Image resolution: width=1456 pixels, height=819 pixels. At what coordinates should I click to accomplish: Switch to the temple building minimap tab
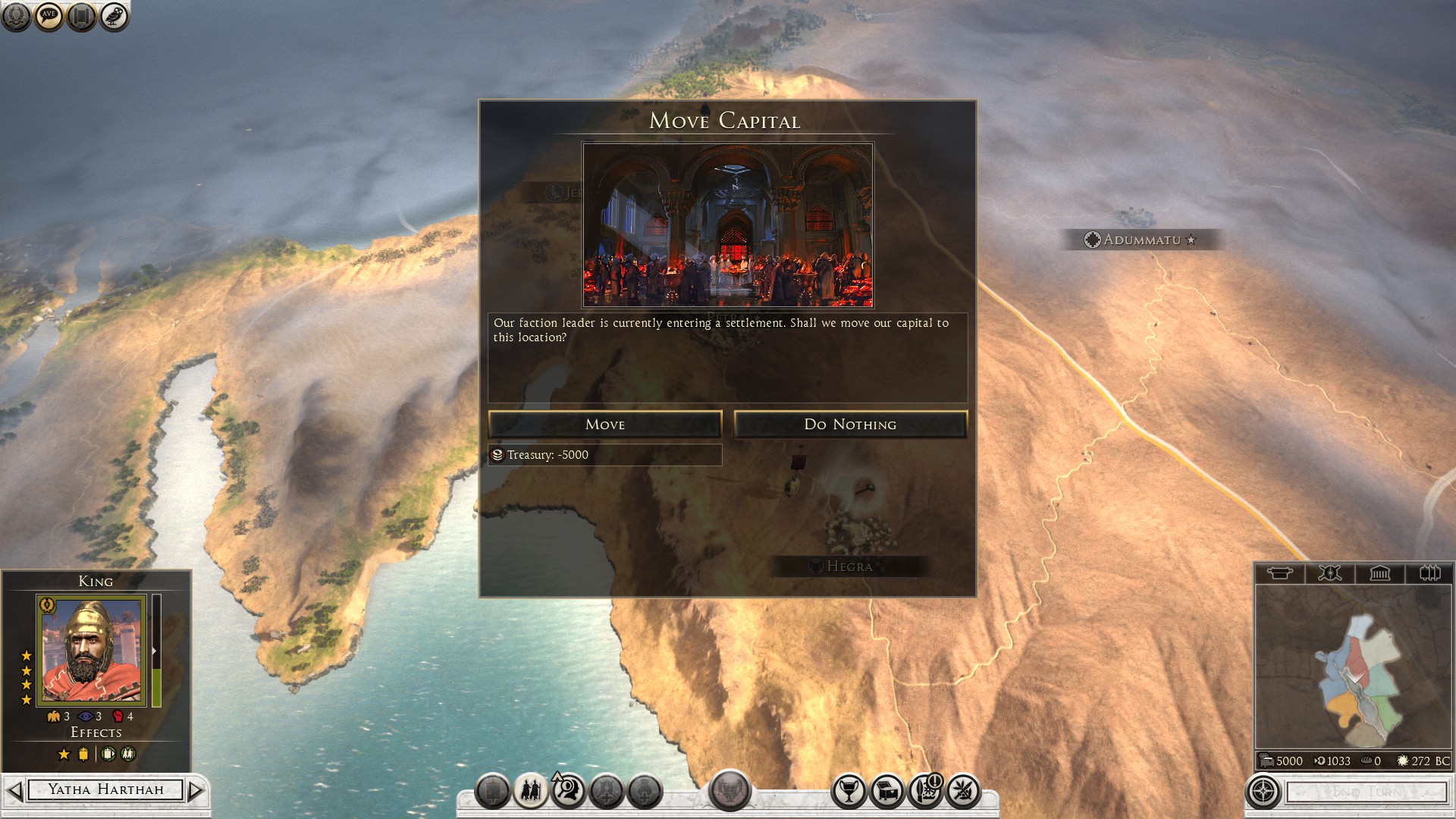pos(1379,573)
